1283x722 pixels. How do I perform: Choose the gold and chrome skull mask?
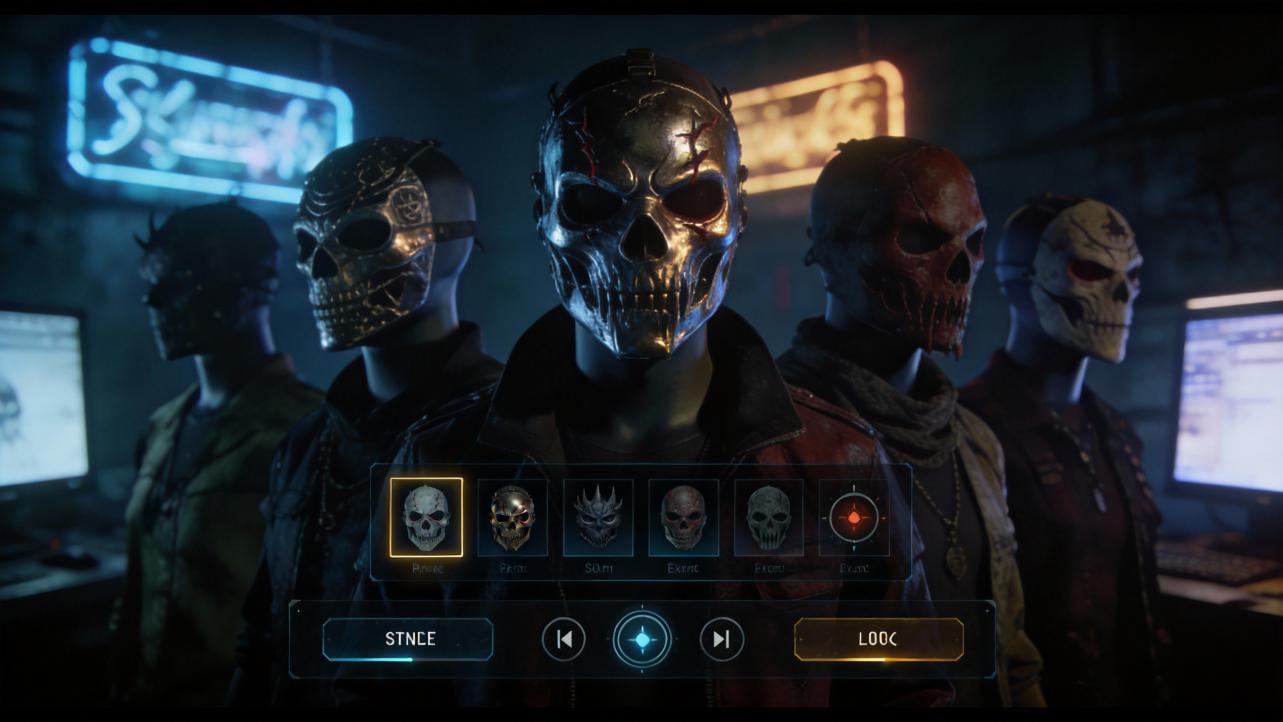click(512, 517)
